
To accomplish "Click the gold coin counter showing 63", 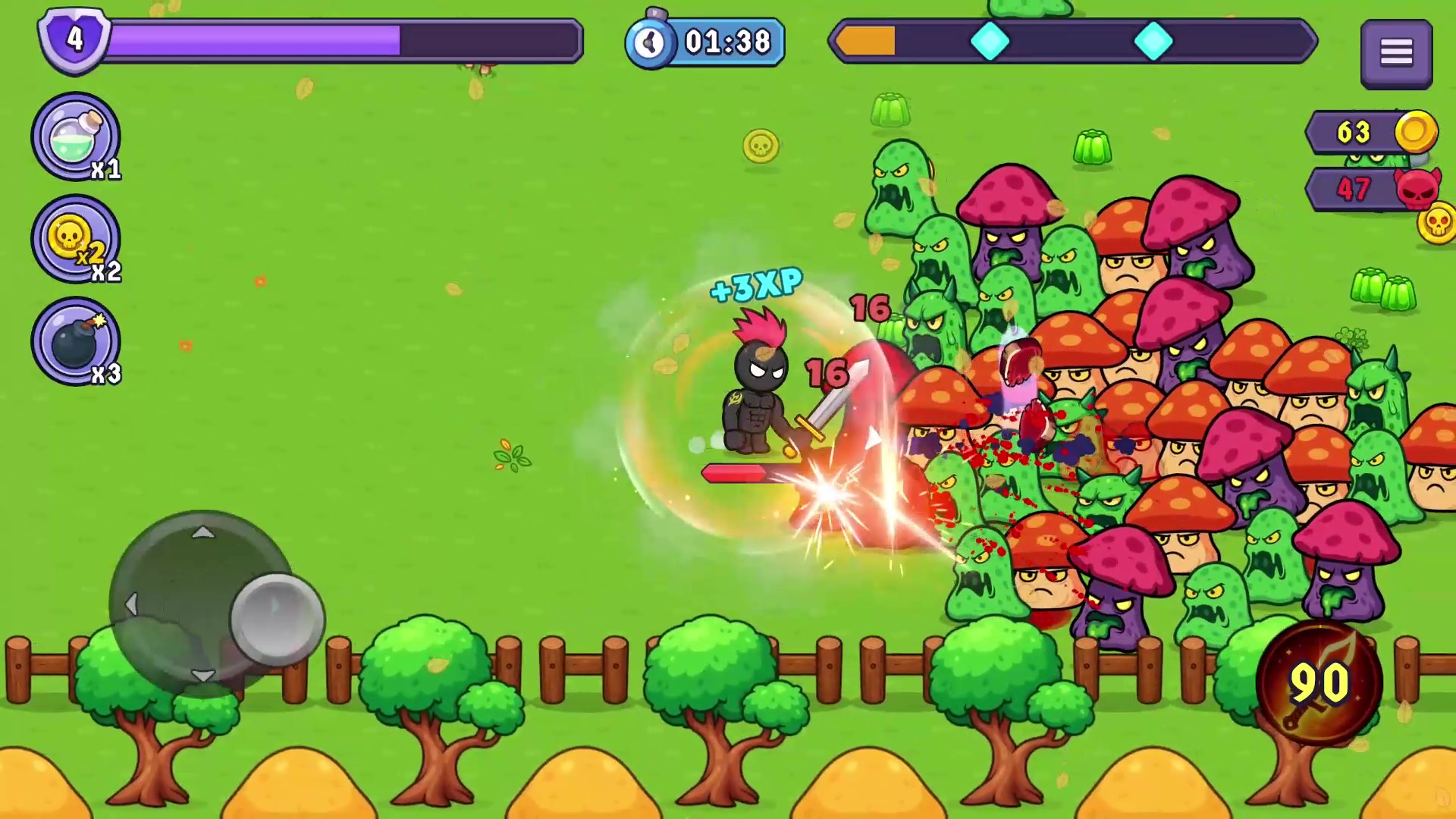I will click(x=1357, y=133).
